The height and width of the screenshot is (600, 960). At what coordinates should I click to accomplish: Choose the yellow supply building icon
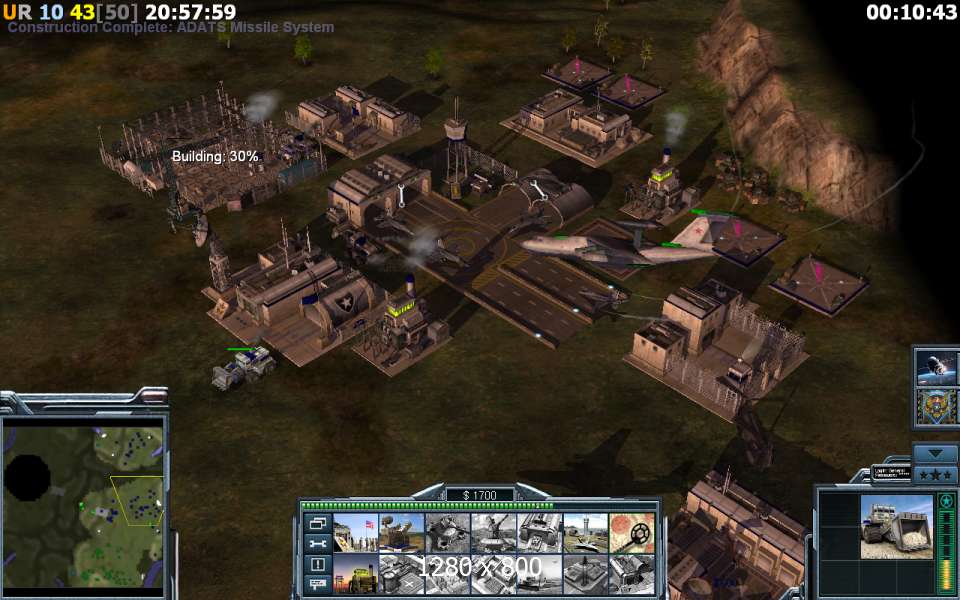[355, 574]
